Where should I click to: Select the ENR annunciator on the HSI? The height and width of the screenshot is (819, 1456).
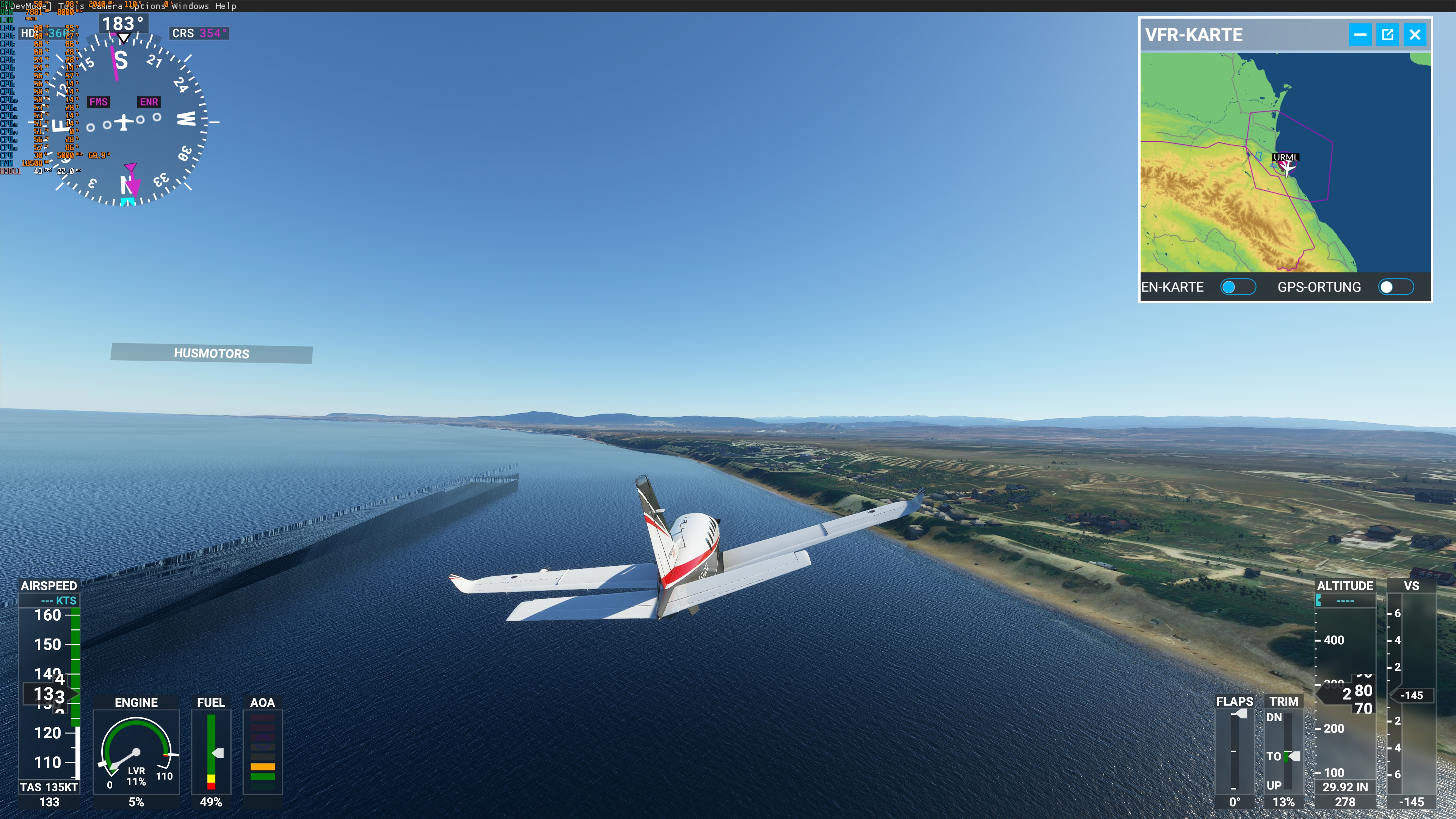tap(148, 102)
